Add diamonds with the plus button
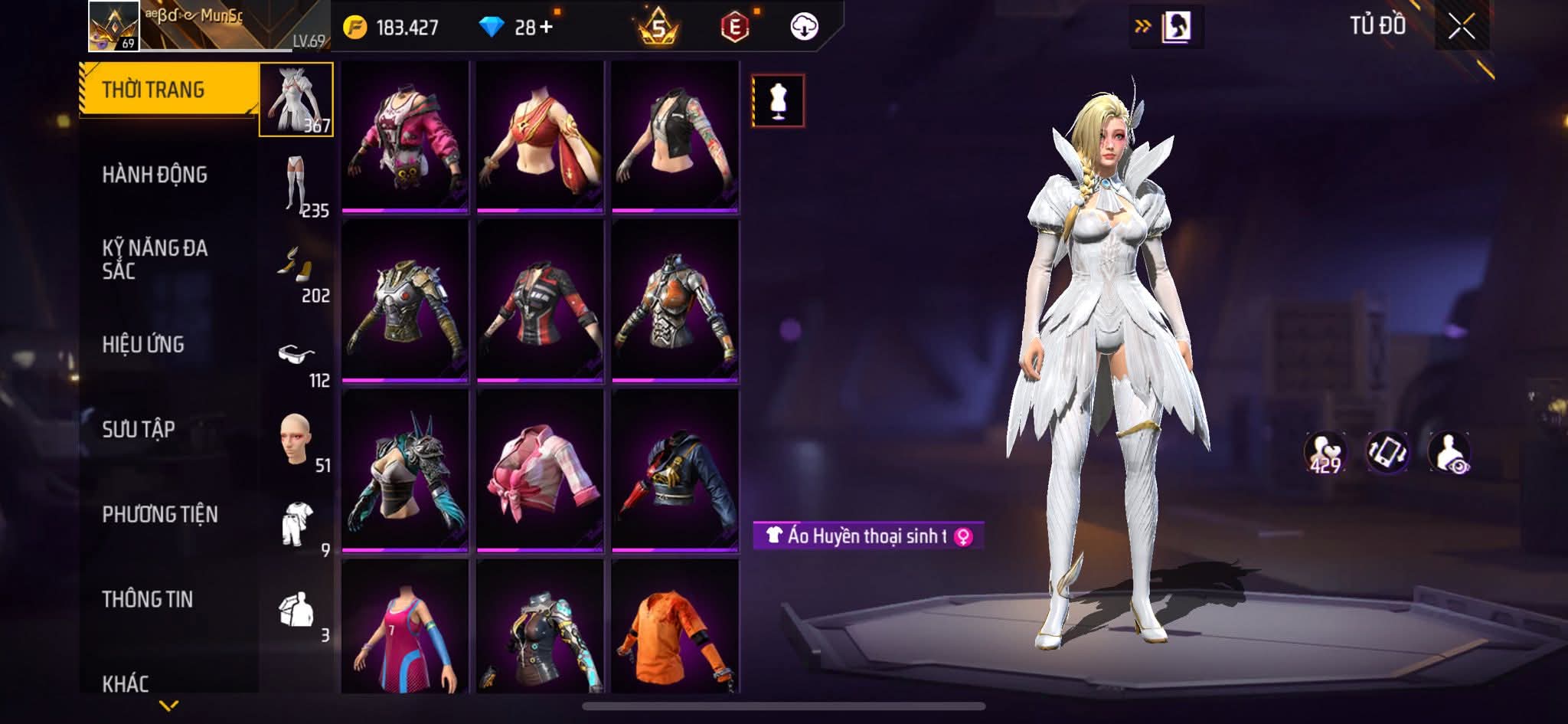Image resolution: width=1568 pixels, height=724 pixels. point(546,28)
